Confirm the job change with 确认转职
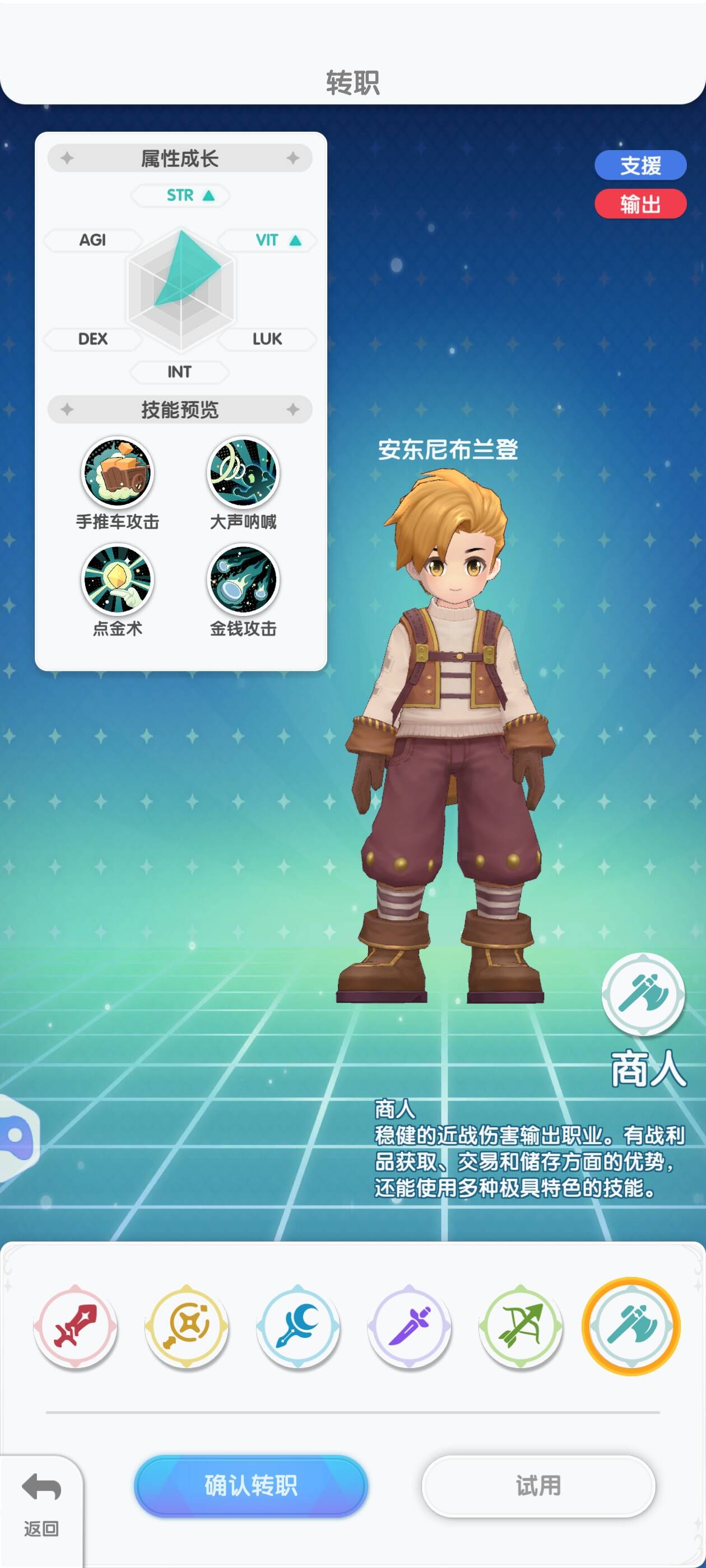706x1568 pixels. (x=250, y=1485)
